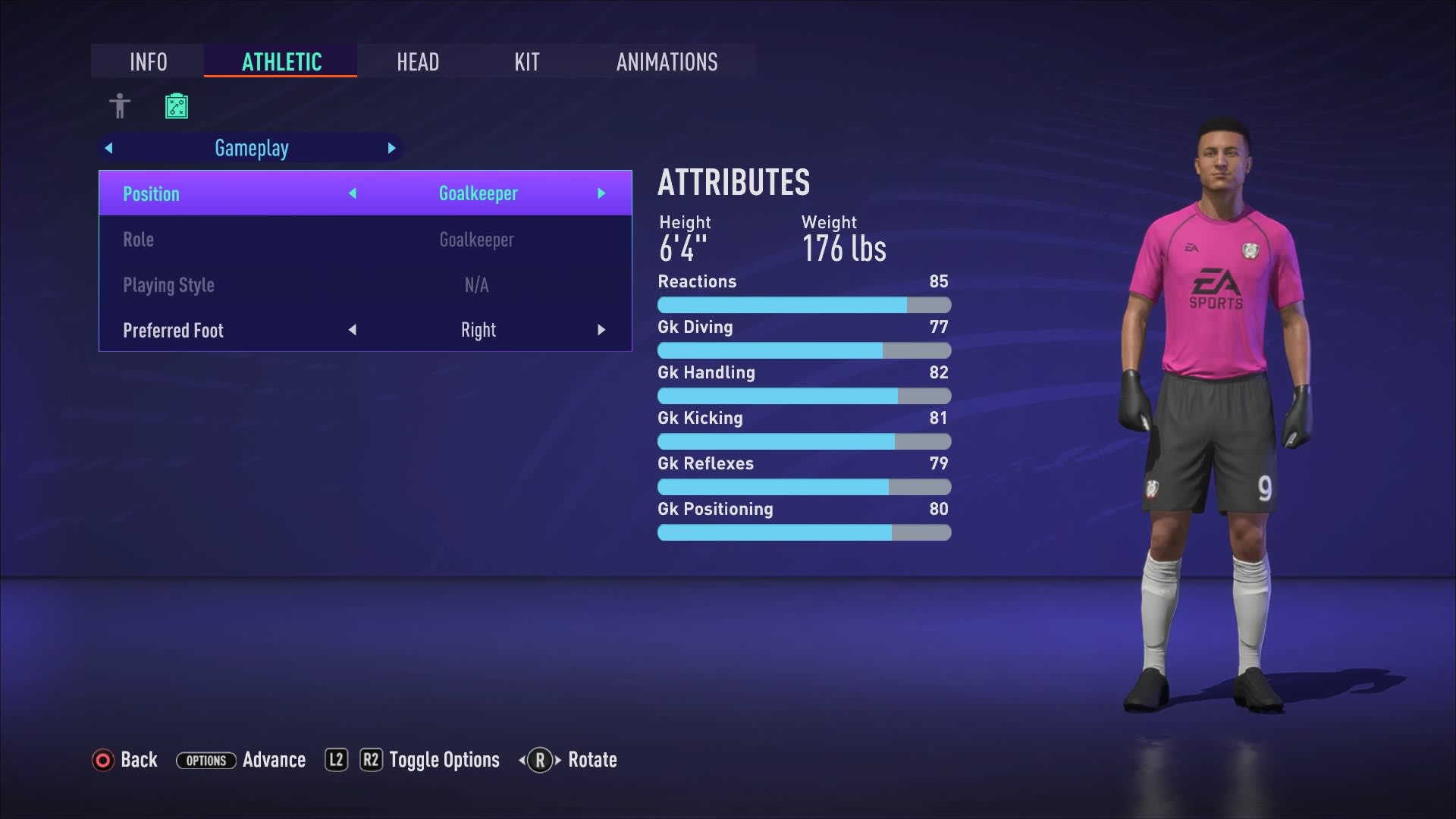
Task: Show the ANIMATIONS tab
Action: (667, 61)
